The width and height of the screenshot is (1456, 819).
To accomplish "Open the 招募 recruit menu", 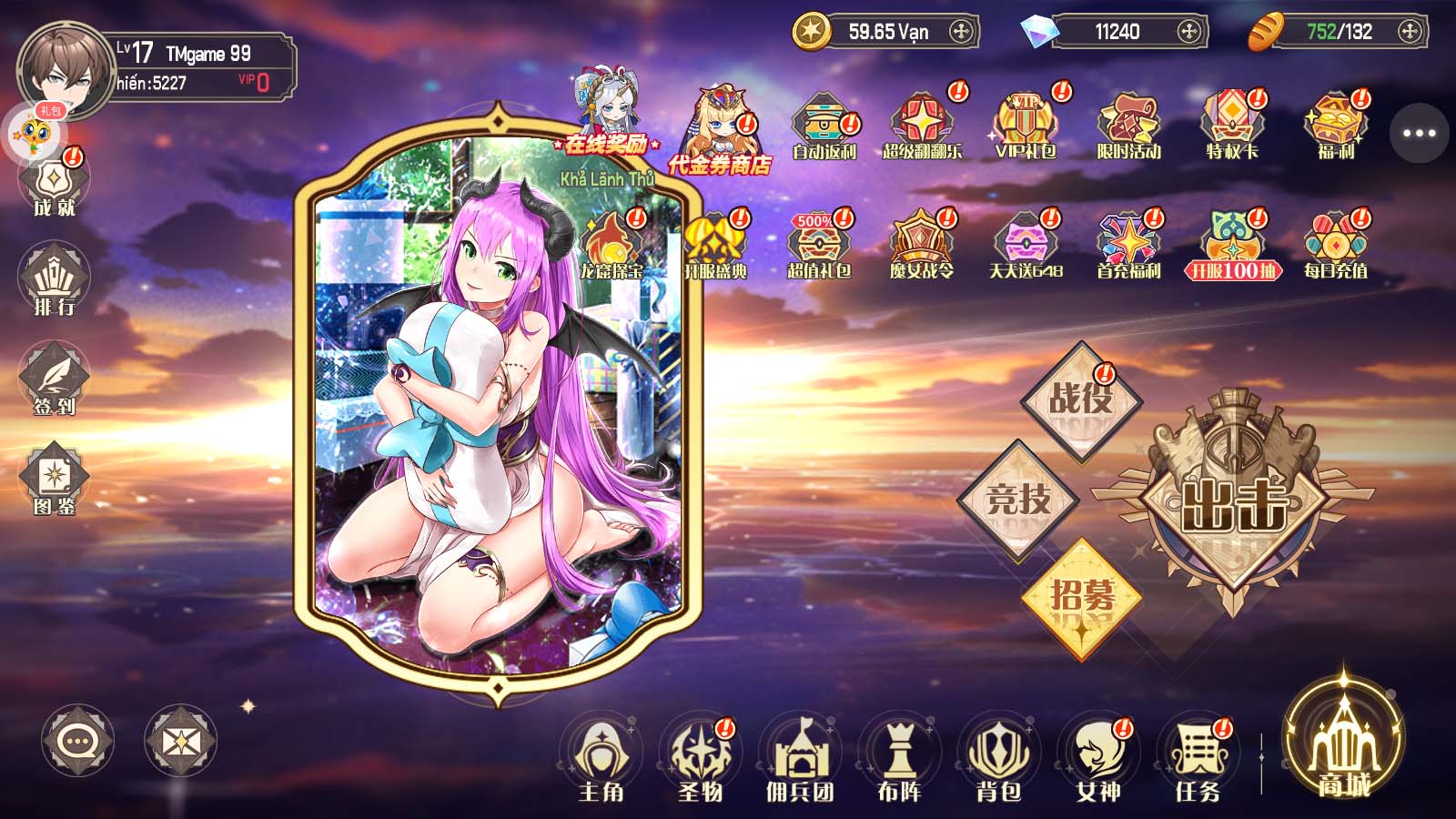I will click(x=1081, y=597).
